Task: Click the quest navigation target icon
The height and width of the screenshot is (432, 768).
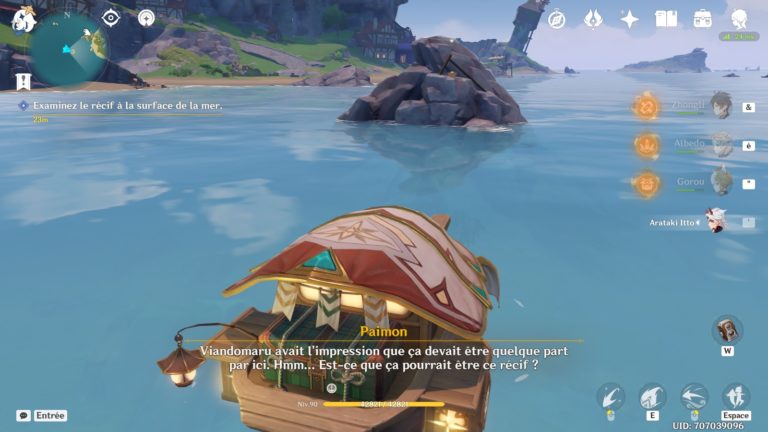Action: 111,18
